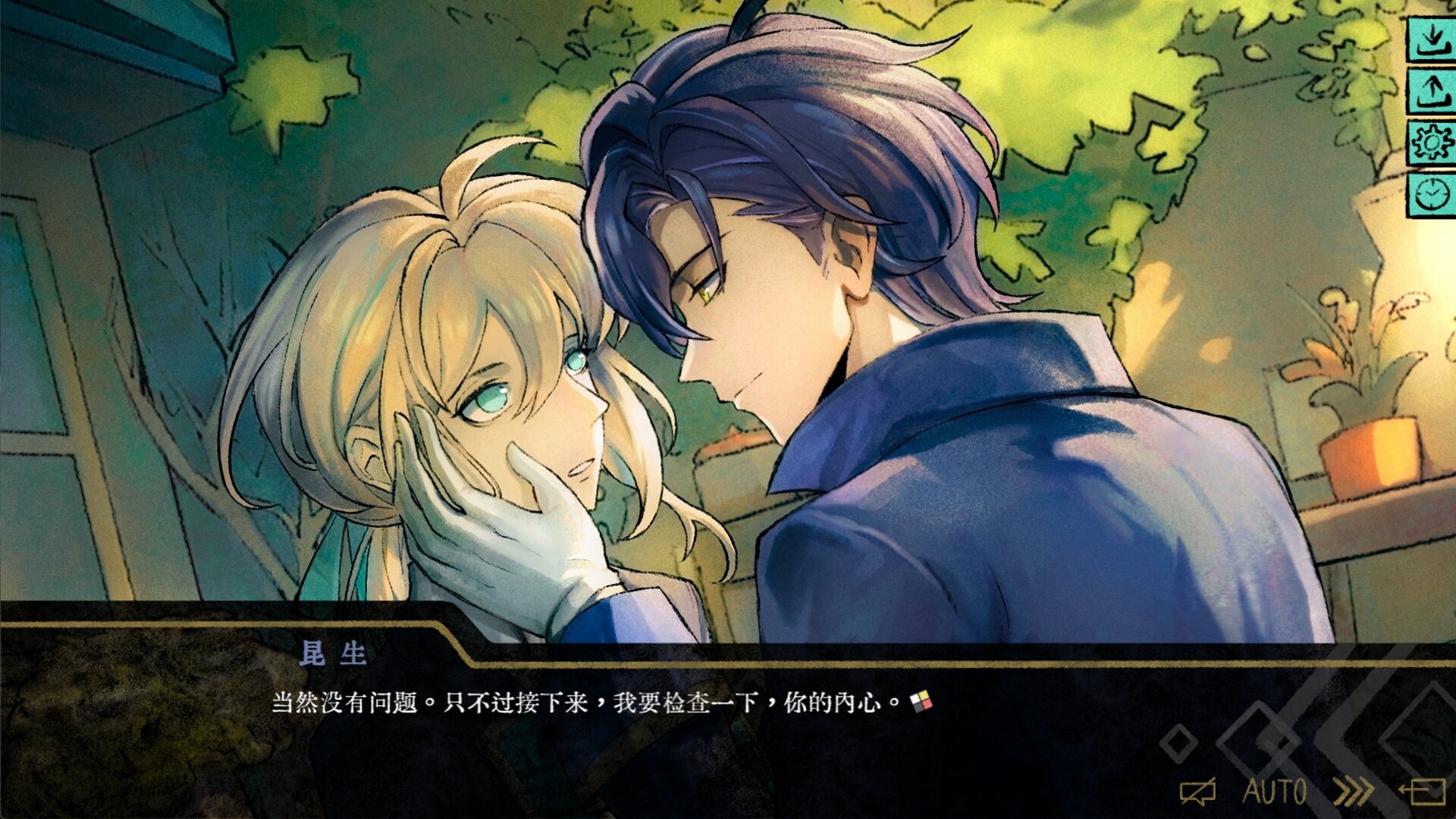Image resolution: width=1456 pixels, height=819 pixels.
Task: Advance the story by clicking the scene
Action: (728, 379)
